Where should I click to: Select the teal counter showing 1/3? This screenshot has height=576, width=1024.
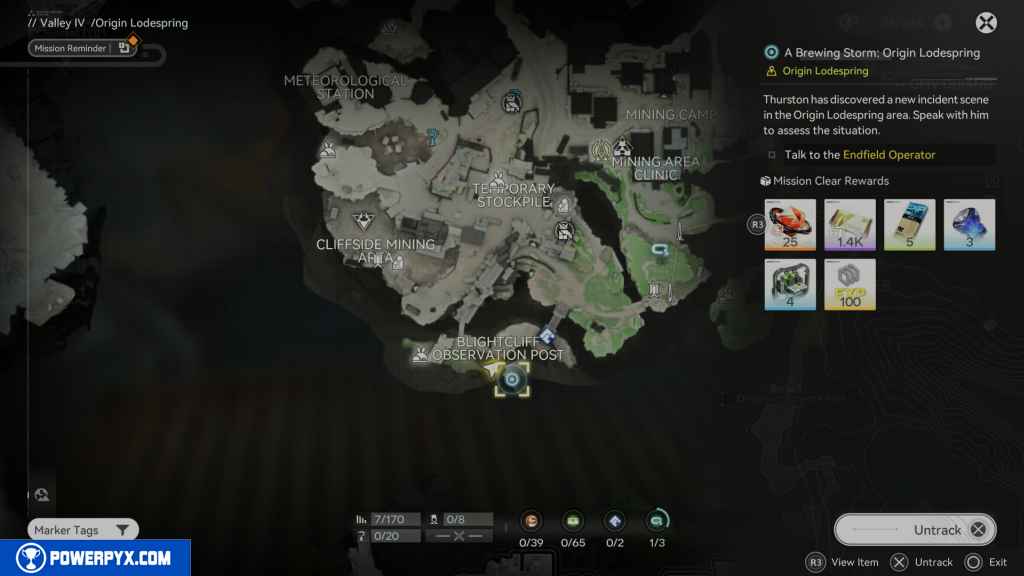657,521
